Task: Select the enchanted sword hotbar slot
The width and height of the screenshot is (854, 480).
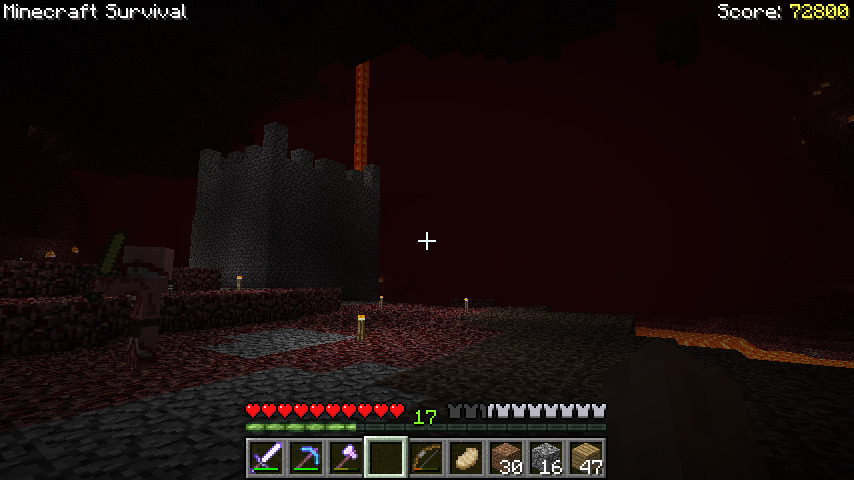Action: click(266, 458)
